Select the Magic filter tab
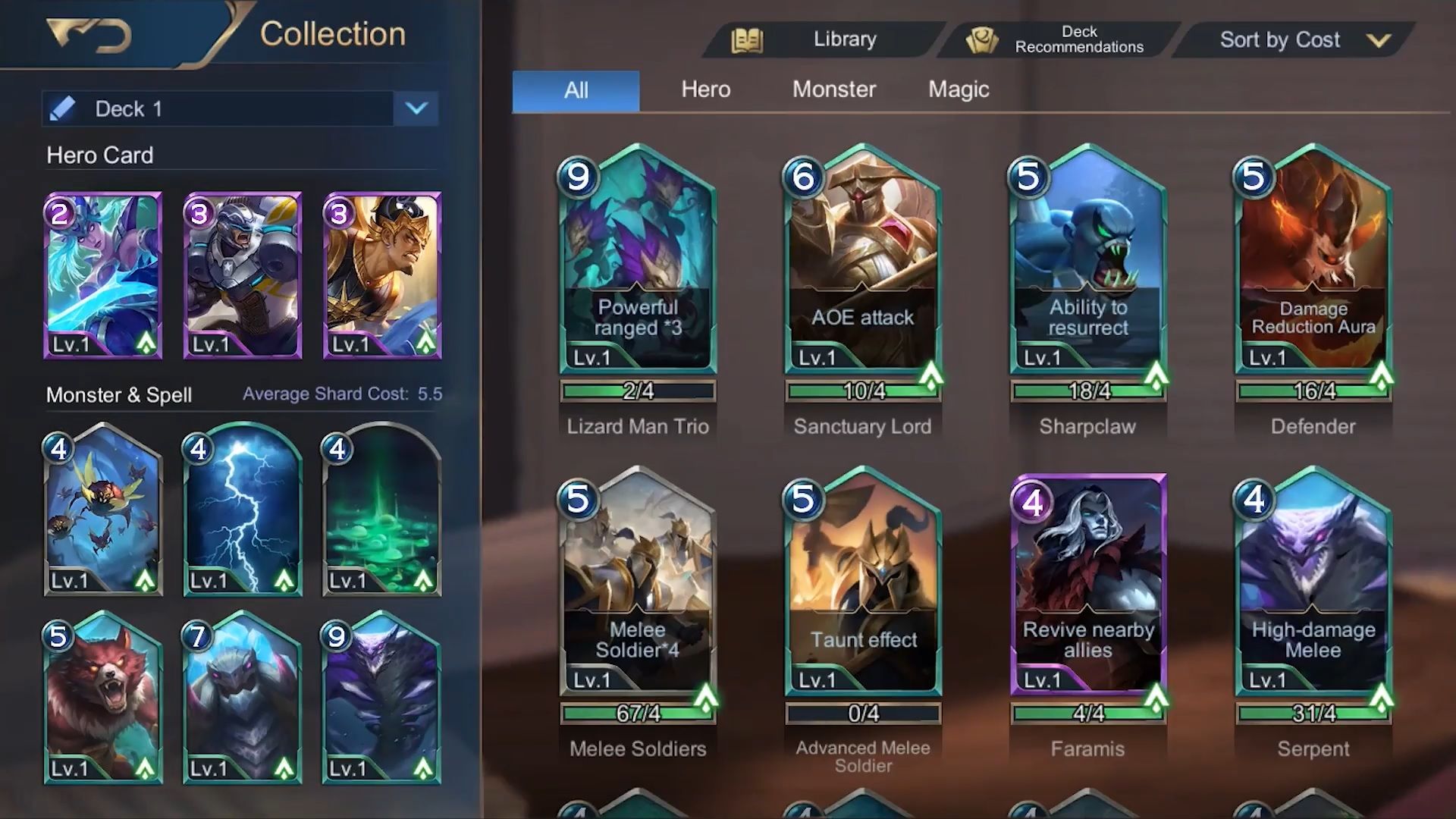 tap(958, 89)
